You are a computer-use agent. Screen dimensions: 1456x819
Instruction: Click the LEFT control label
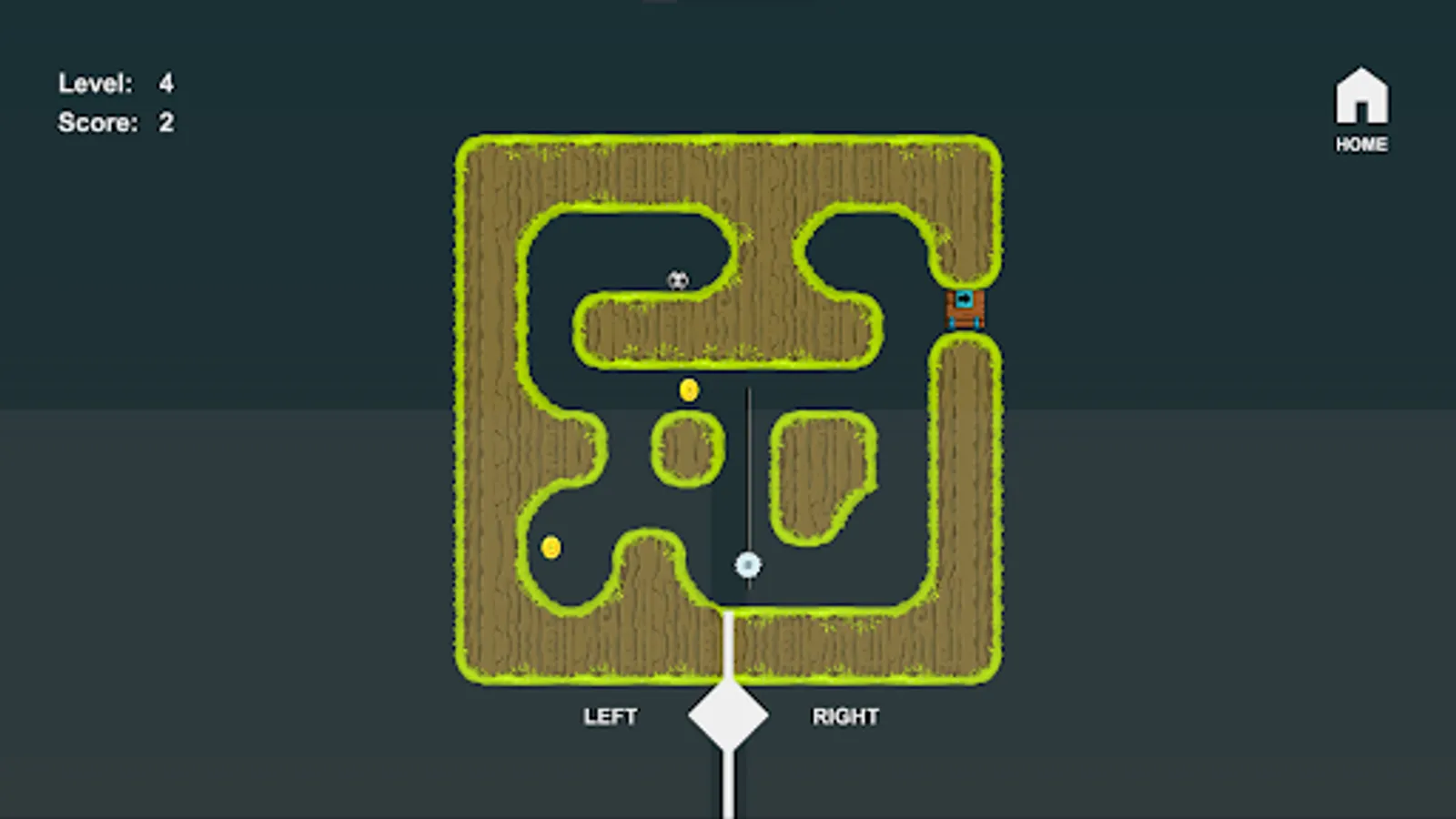(x=611, y=716)
